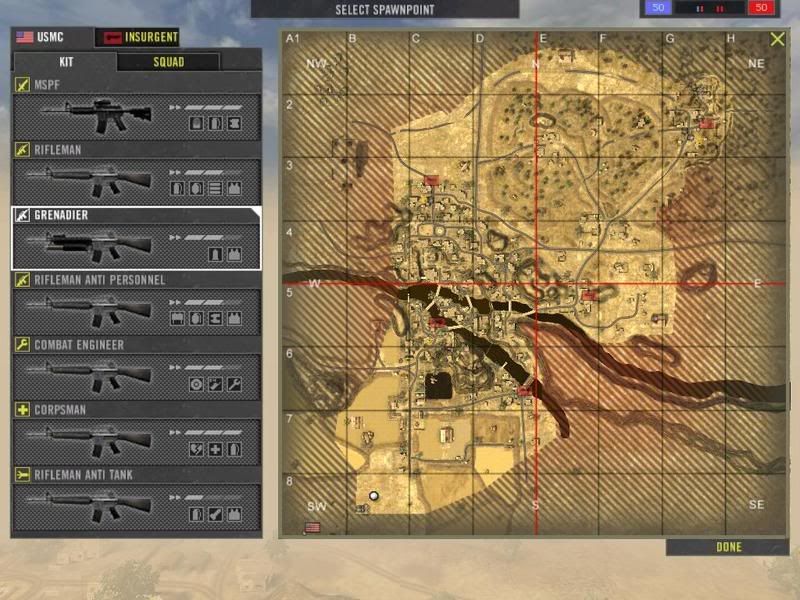Select the USMC team
Image resolution: width=800 pixels, height=600 pixels.
click(x=52, y=37)
